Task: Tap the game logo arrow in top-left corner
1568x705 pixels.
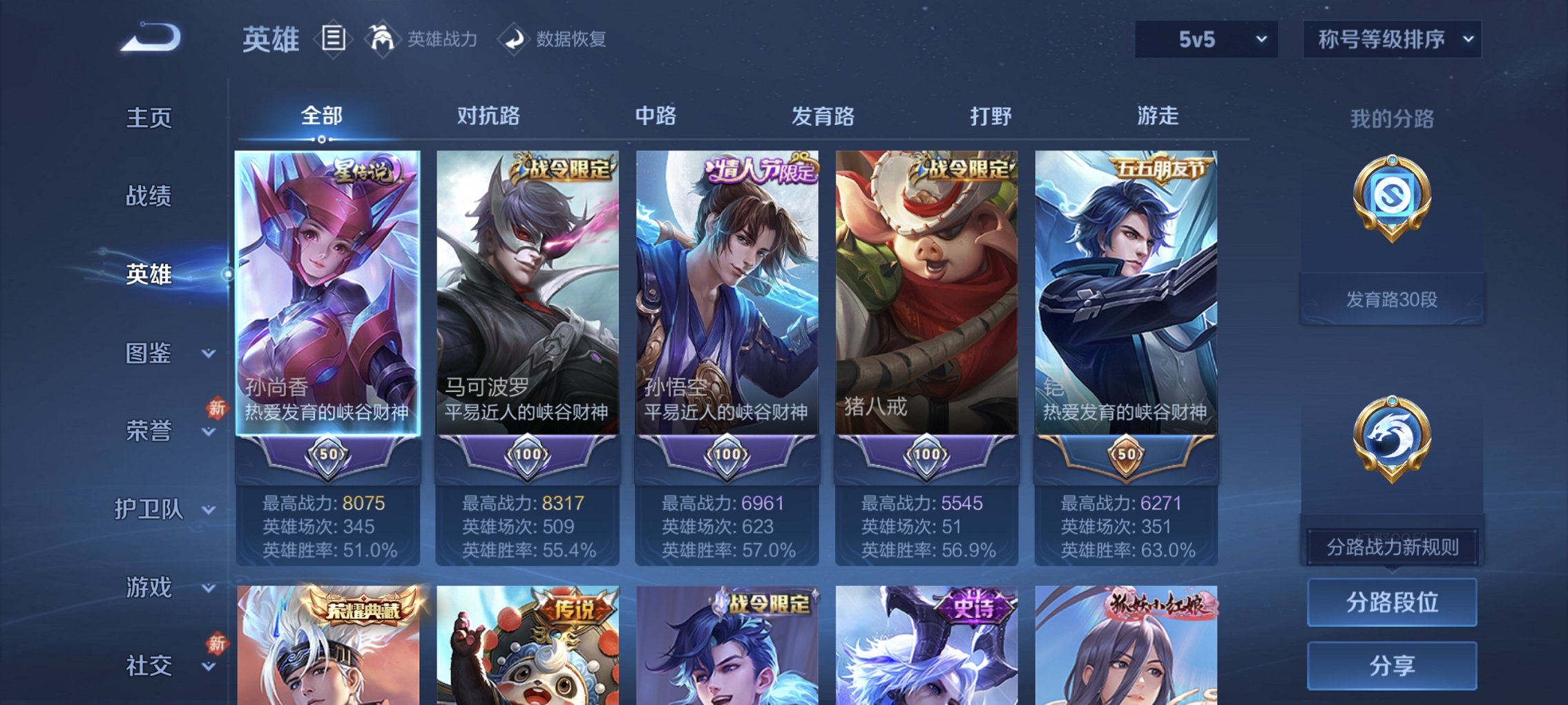Action: (x=147, y=39)
